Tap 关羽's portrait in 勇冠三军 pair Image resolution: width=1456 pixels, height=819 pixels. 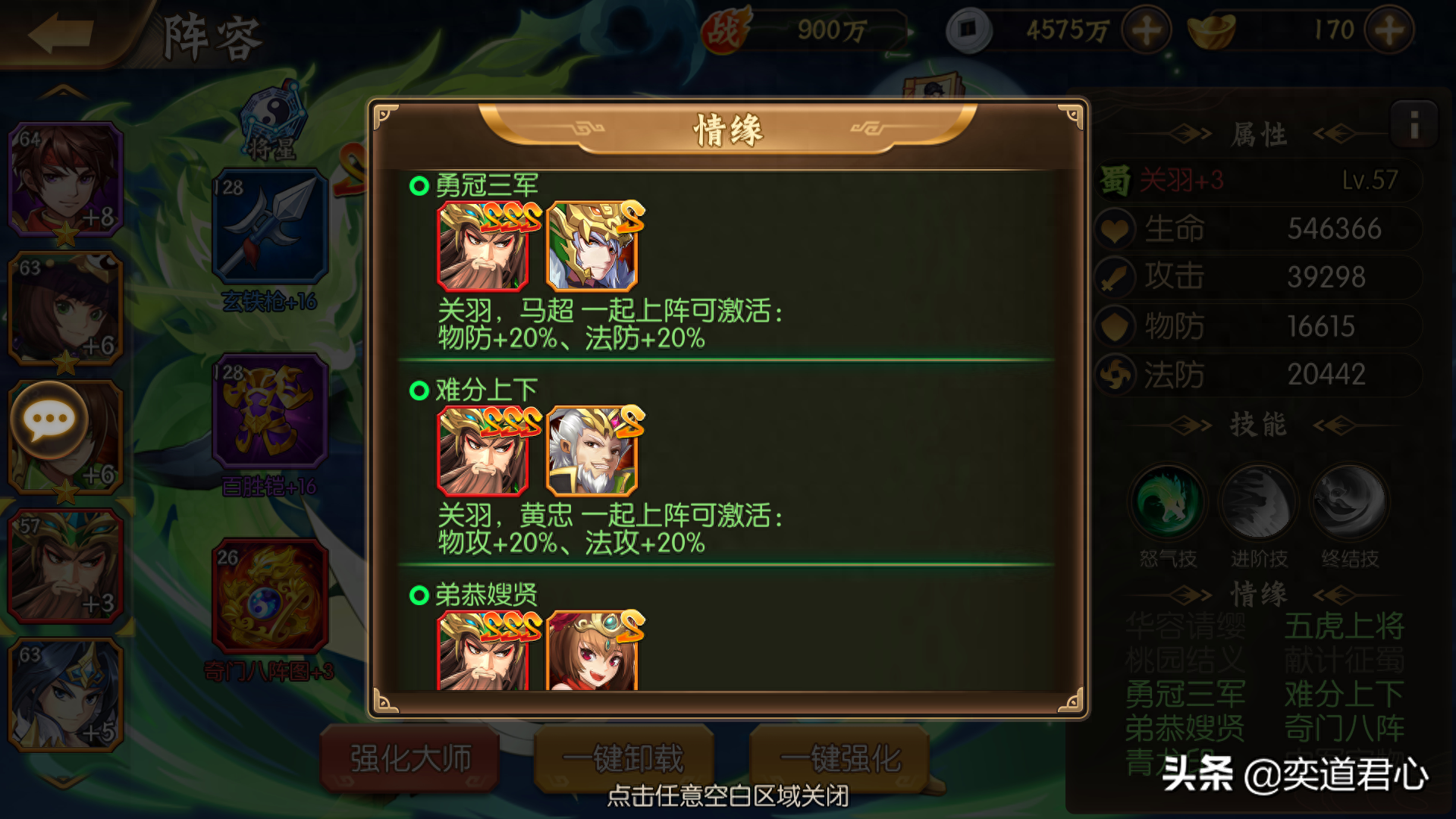(x=483, y=246)
